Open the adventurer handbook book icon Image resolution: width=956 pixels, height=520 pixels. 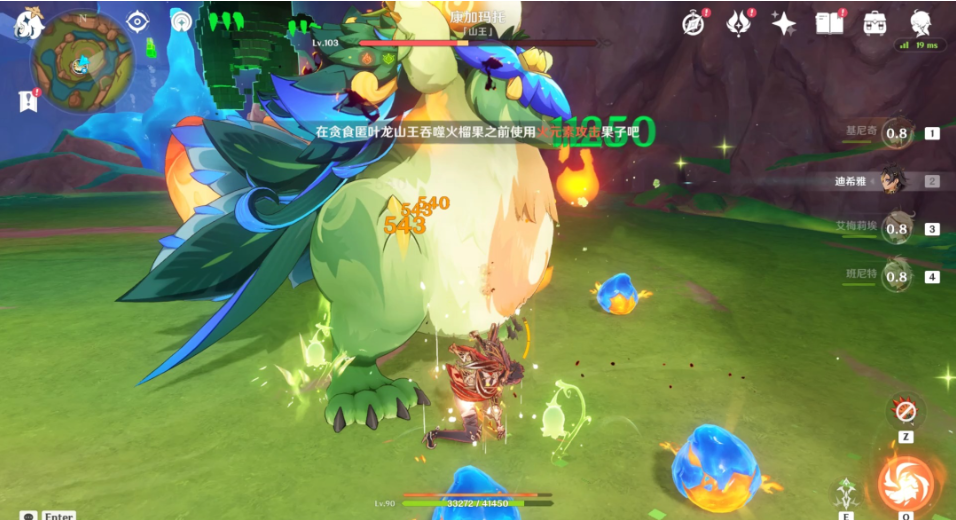pyautogui.click(x=829, y=23)
